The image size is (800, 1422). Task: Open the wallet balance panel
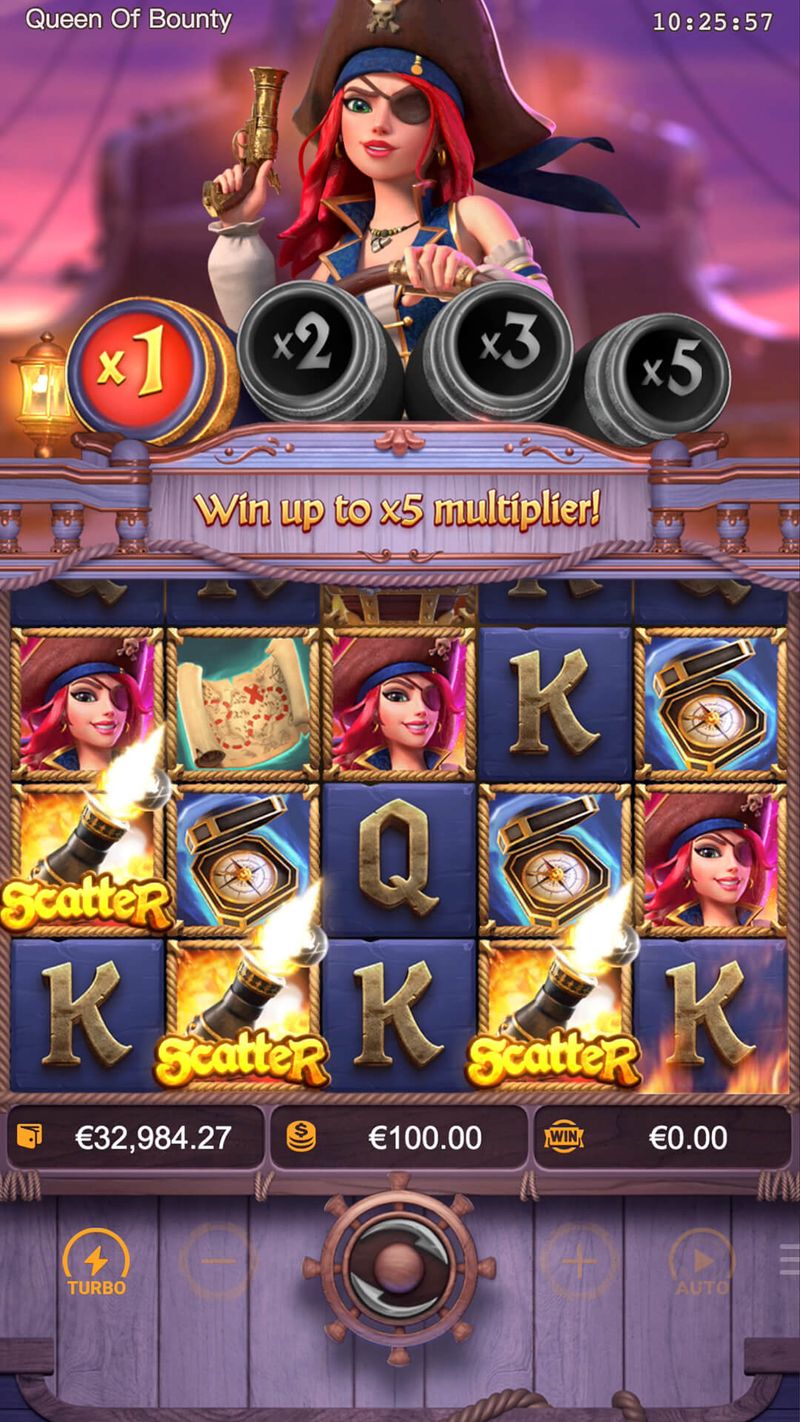coord(136,1137)
